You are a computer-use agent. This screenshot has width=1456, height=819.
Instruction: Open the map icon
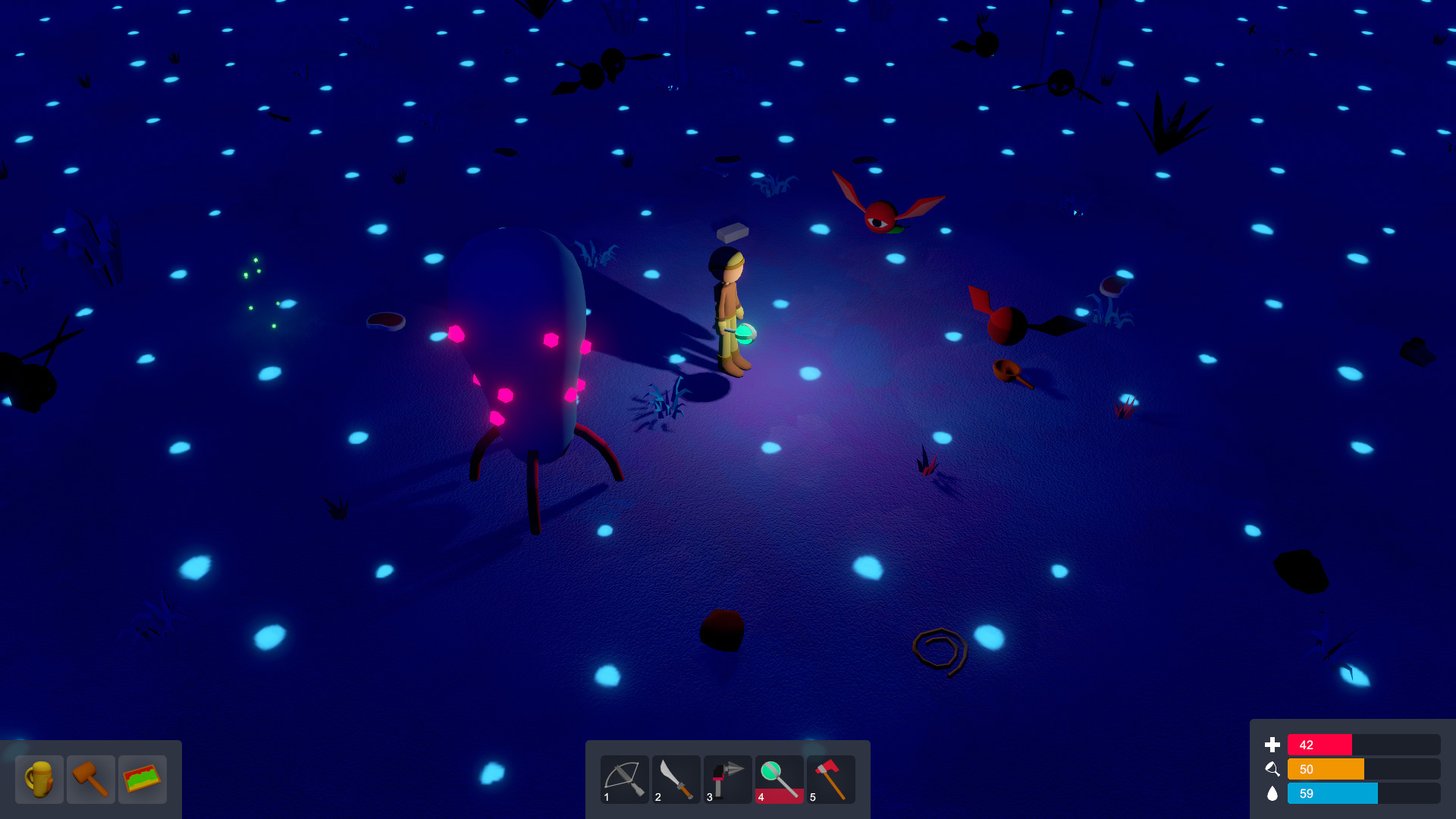point(143,779)
